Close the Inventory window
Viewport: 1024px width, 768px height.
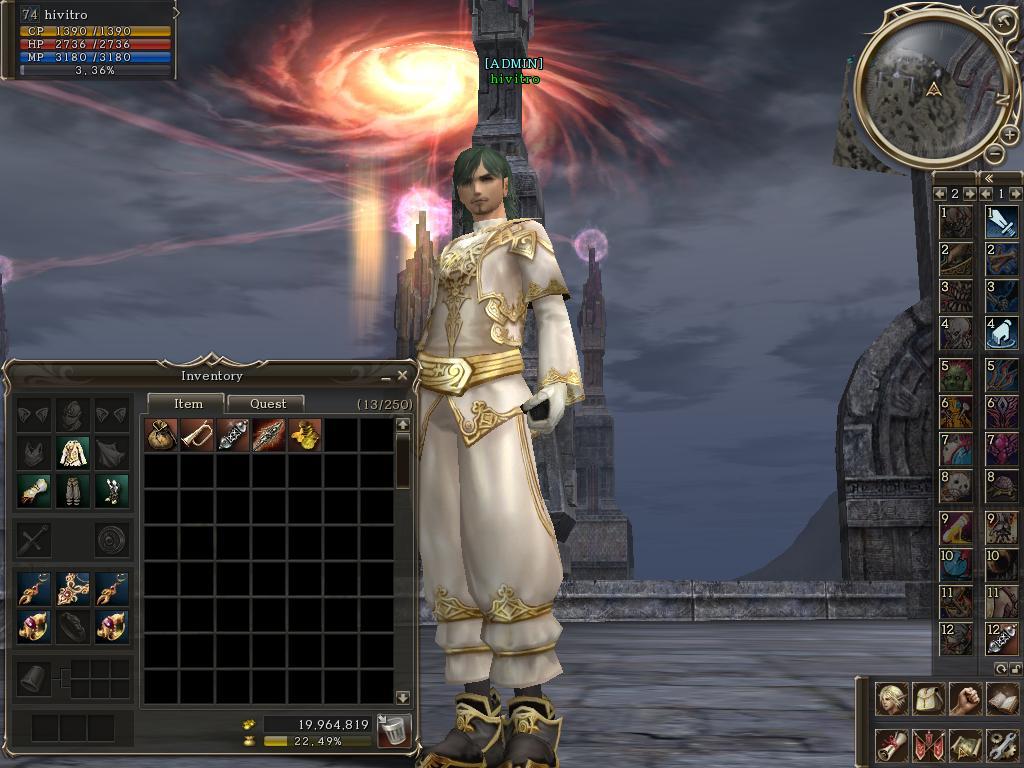coord(402,376)
